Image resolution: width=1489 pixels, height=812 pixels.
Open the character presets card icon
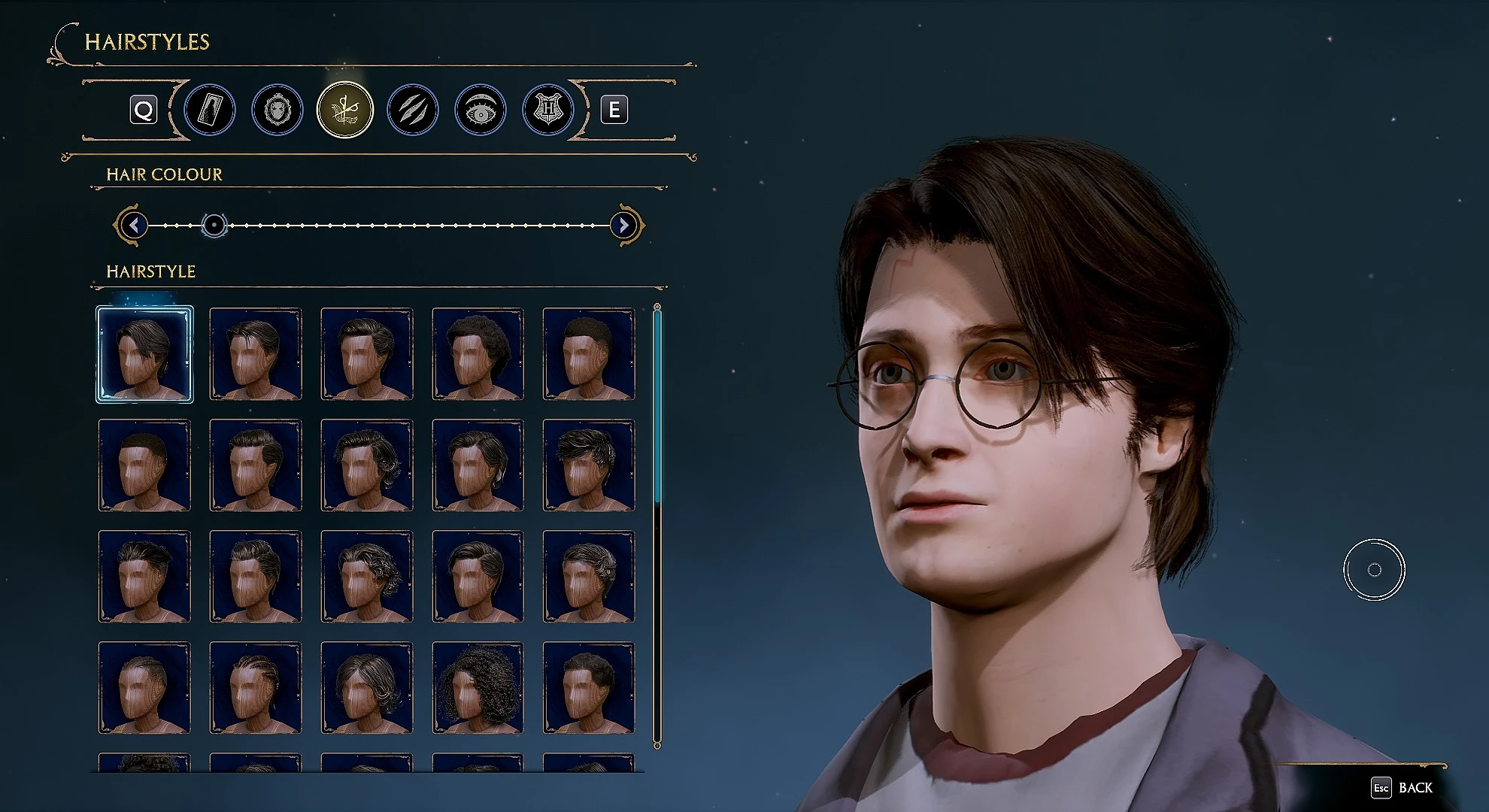tap(210, 109)
